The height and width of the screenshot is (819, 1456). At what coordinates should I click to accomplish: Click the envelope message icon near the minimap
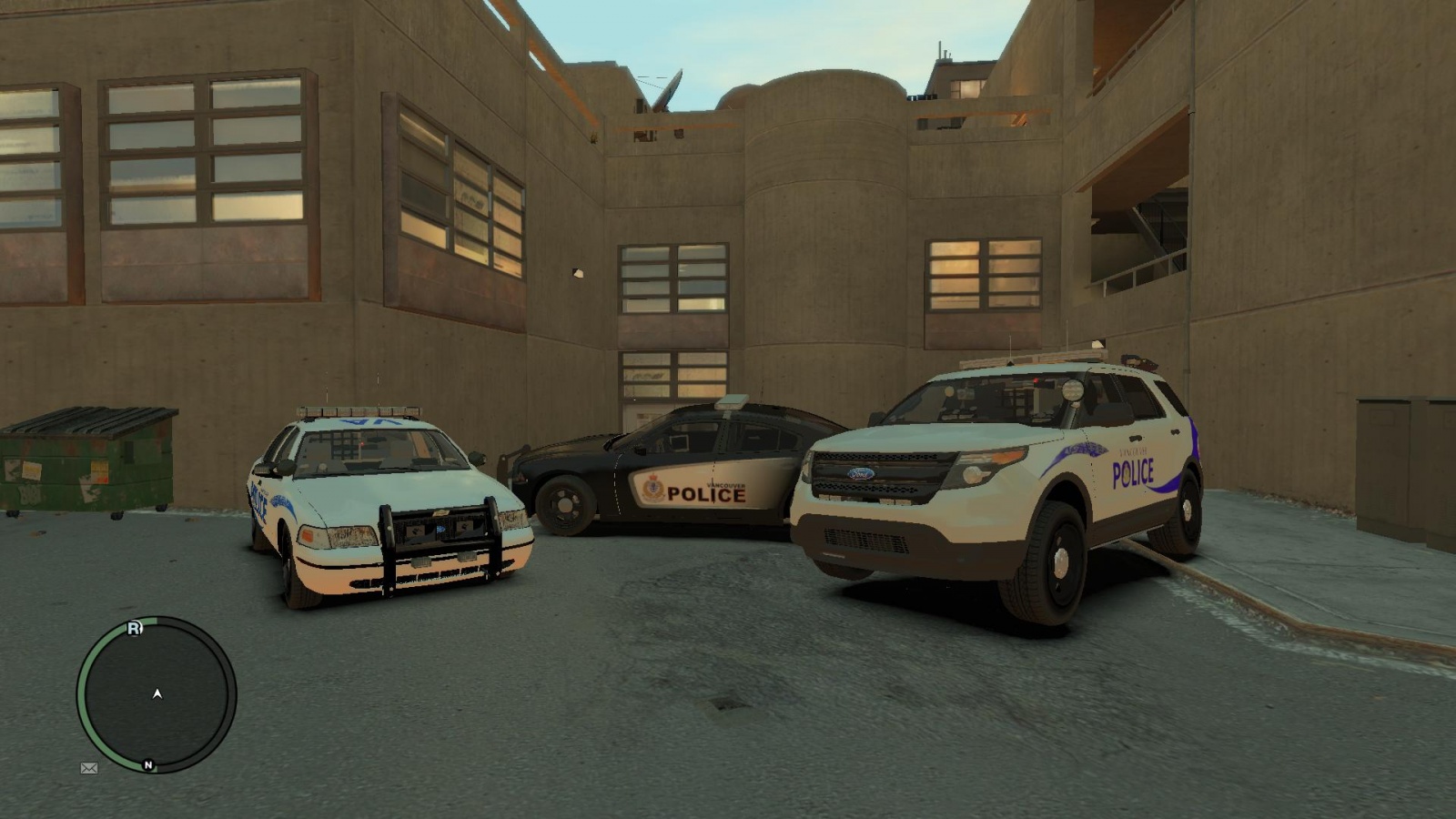tap(88, 769)
